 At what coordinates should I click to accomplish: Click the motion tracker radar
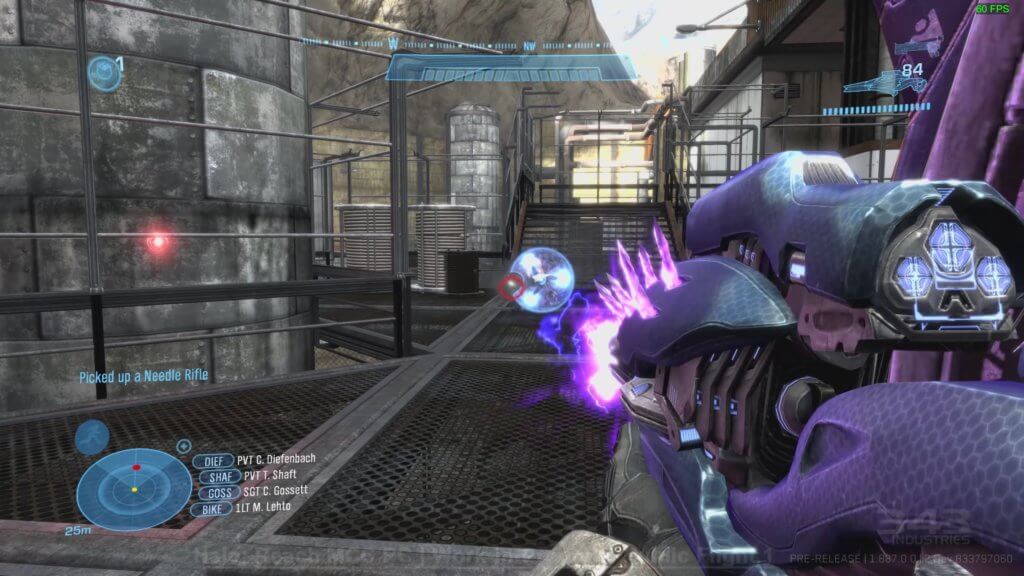134,489
